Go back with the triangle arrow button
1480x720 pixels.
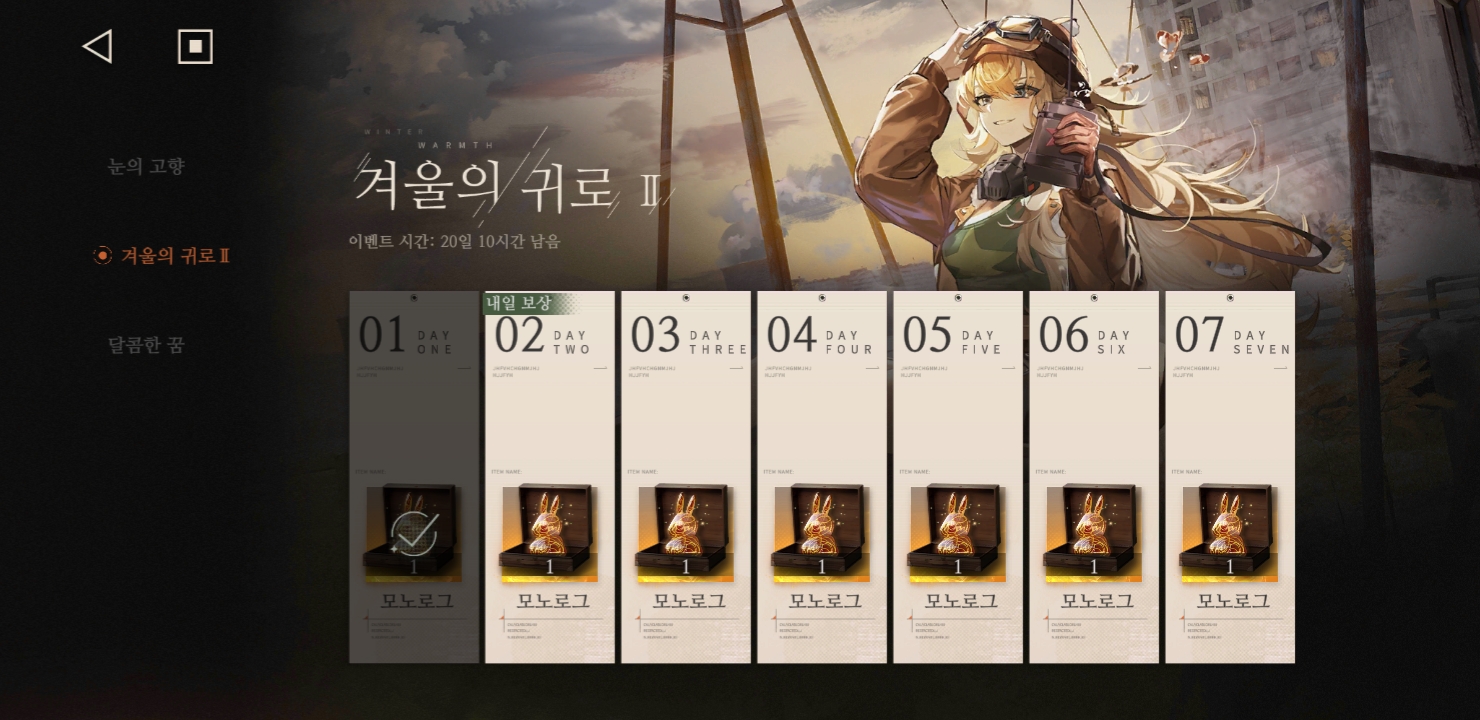point(97,46)
